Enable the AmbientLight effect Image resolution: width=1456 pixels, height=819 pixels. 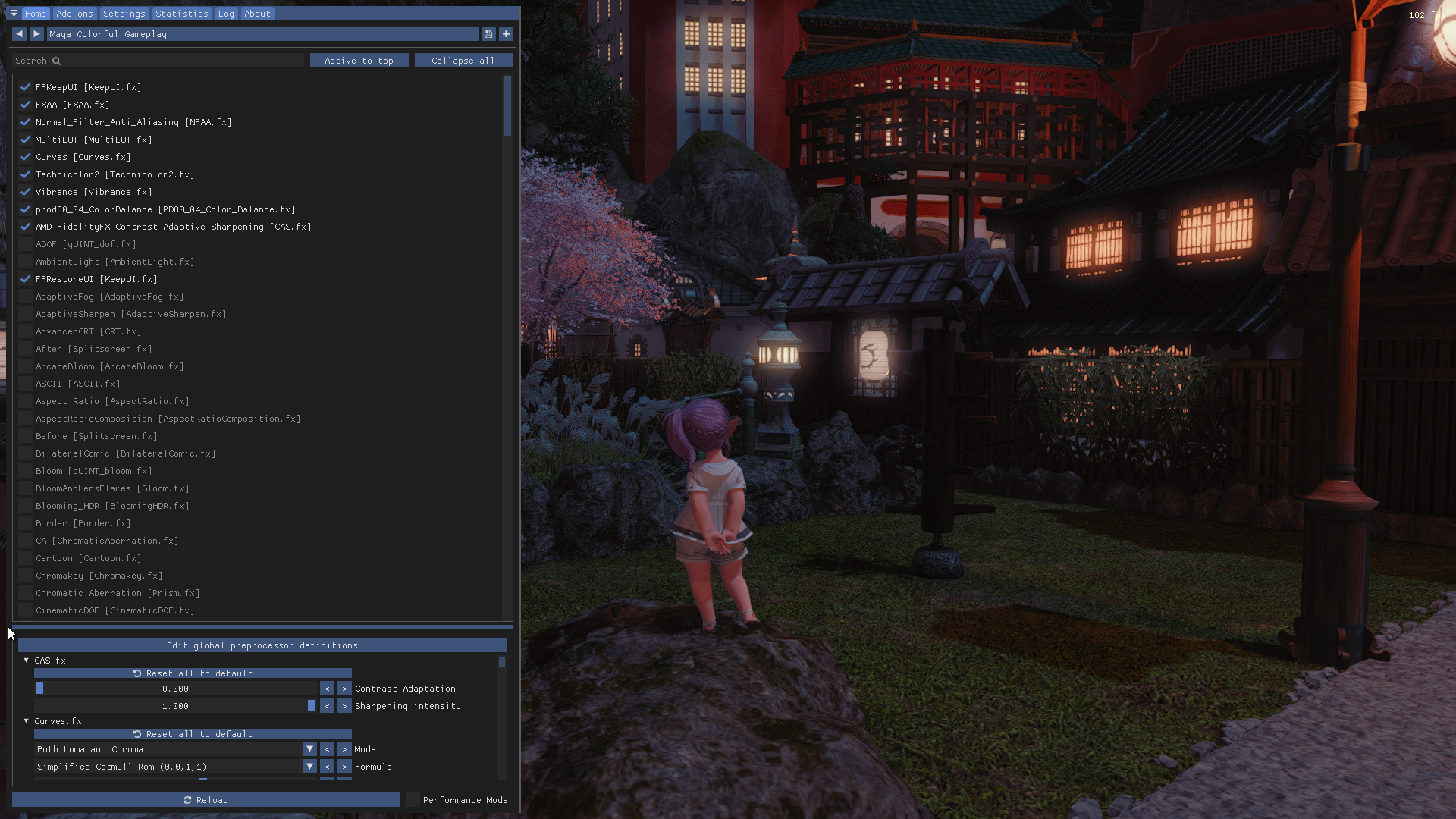click(25, 262)
